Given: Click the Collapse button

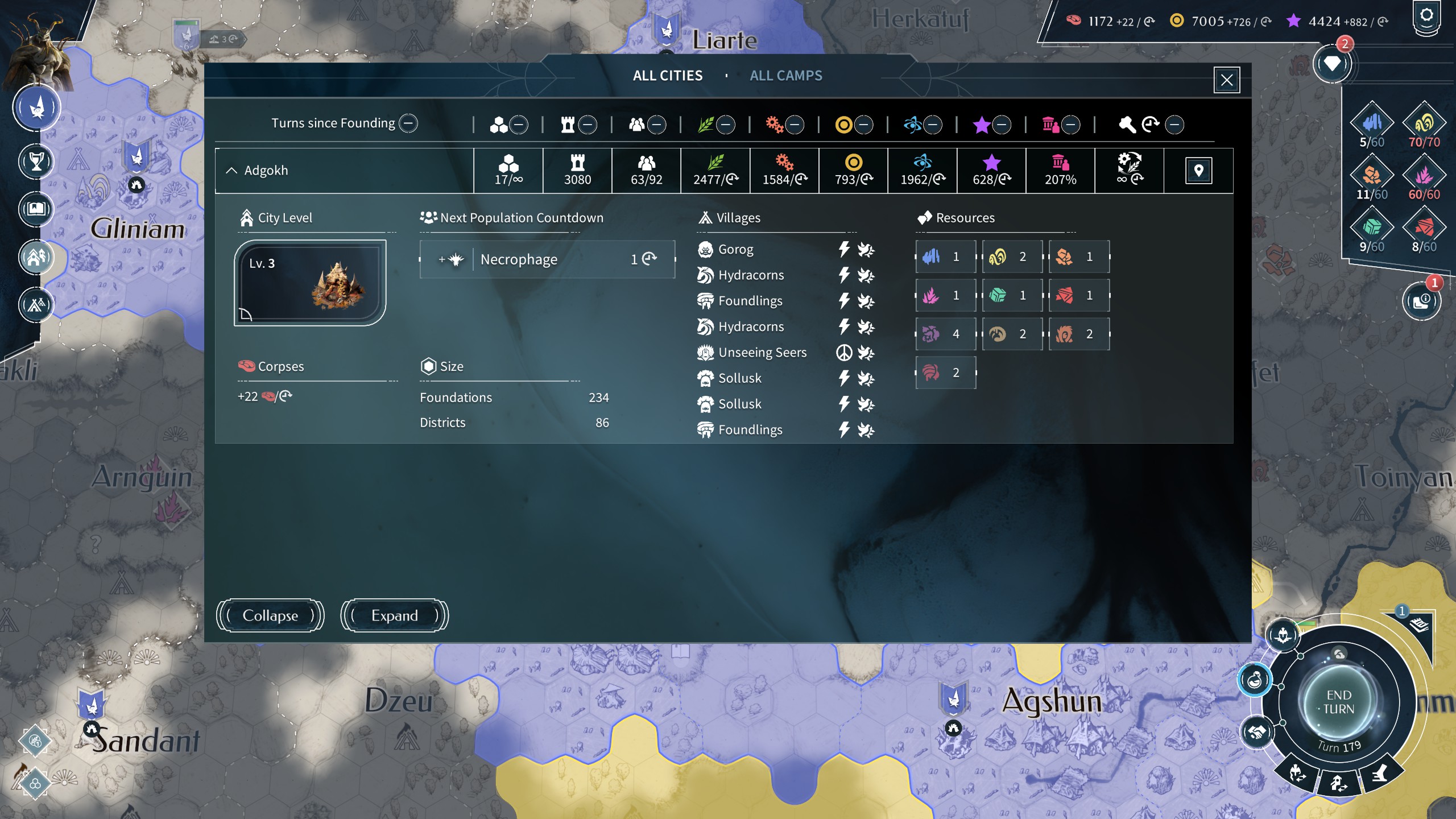Looking at the screenshot, I should [270, 615].
